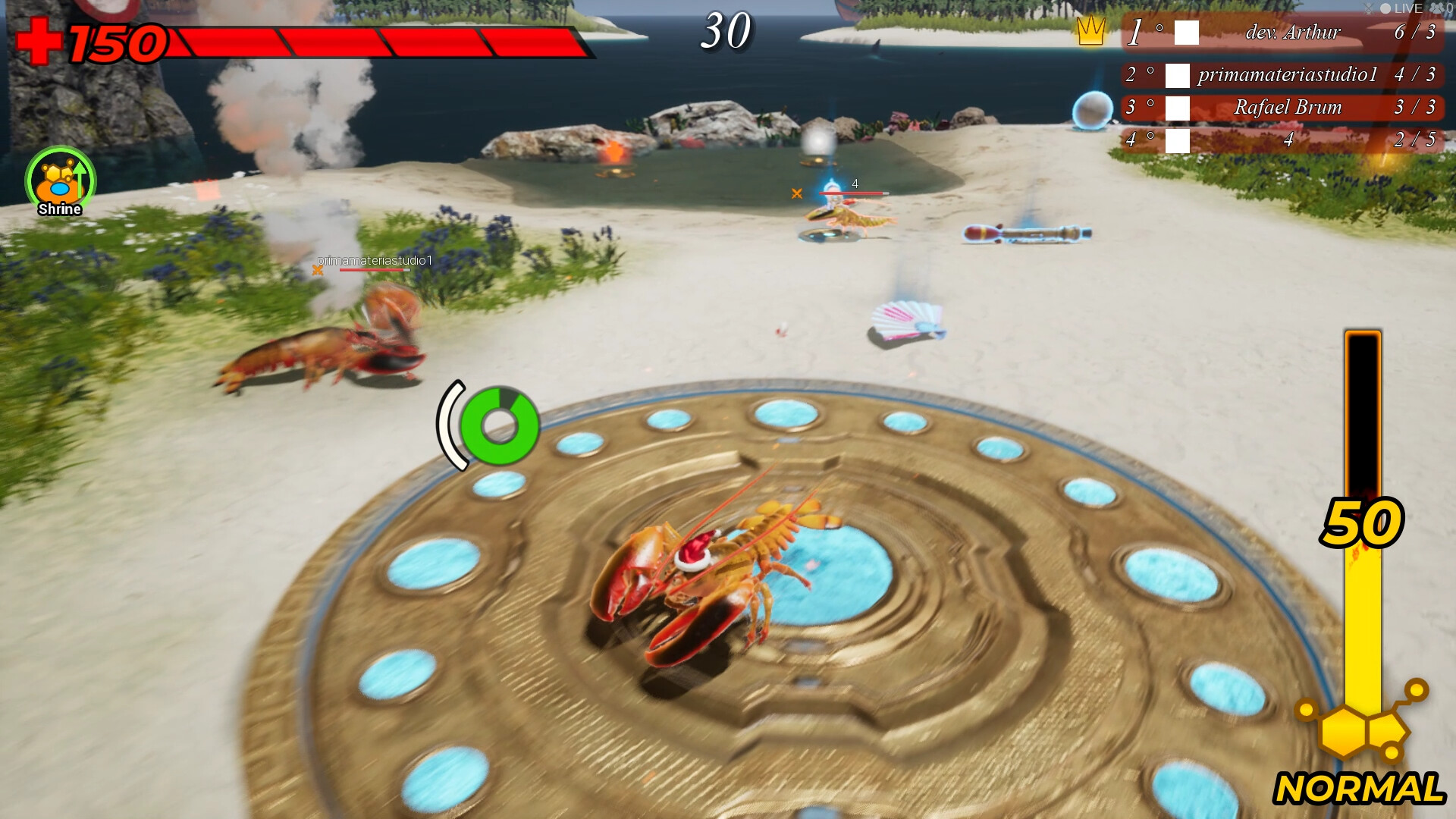Select primamateriastudio1's scoreboard row
1456x819 pixels.
point(1282,75)
